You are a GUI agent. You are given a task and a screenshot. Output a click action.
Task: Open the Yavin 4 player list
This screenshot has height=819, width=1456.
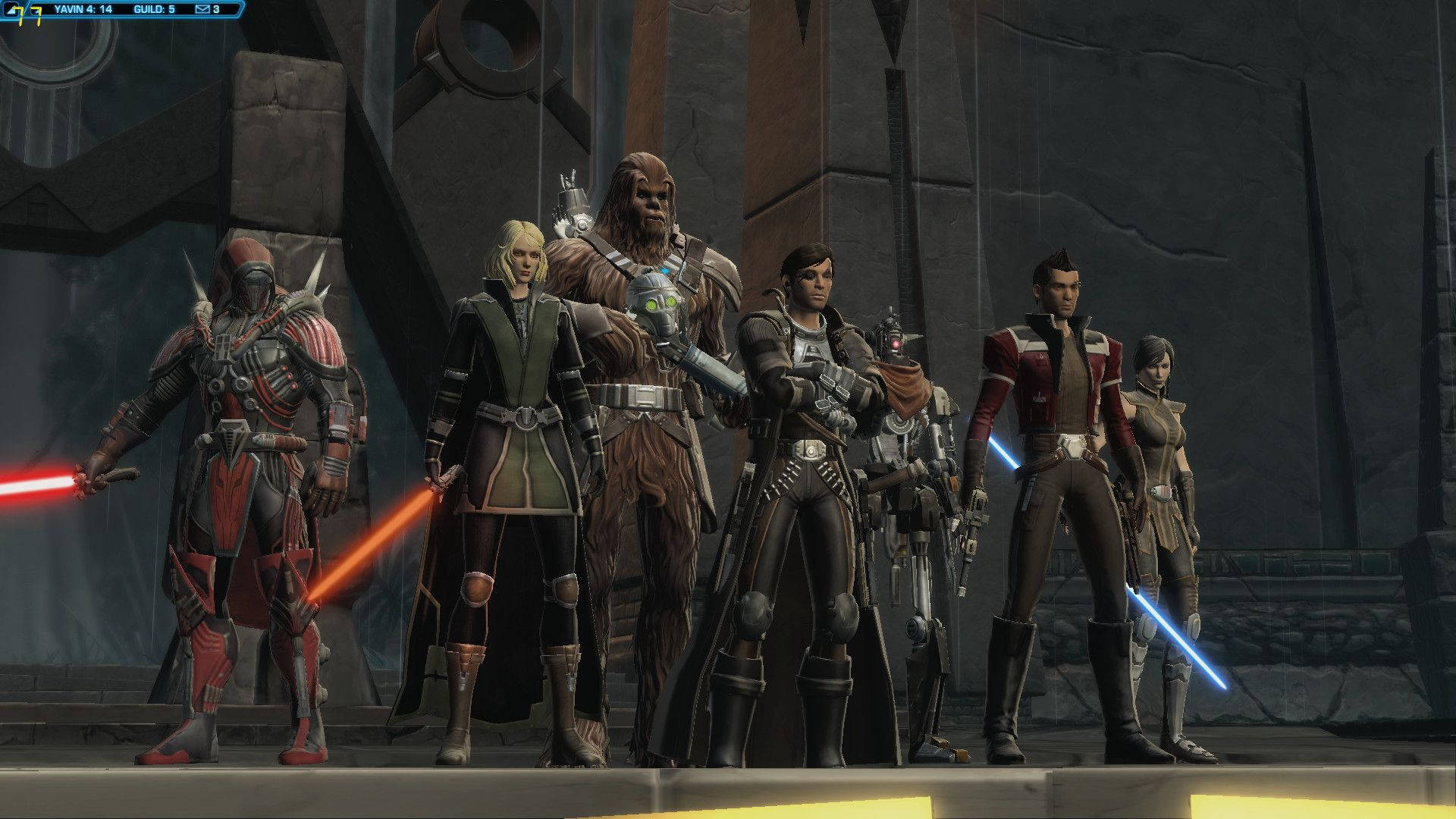(83, 10)
